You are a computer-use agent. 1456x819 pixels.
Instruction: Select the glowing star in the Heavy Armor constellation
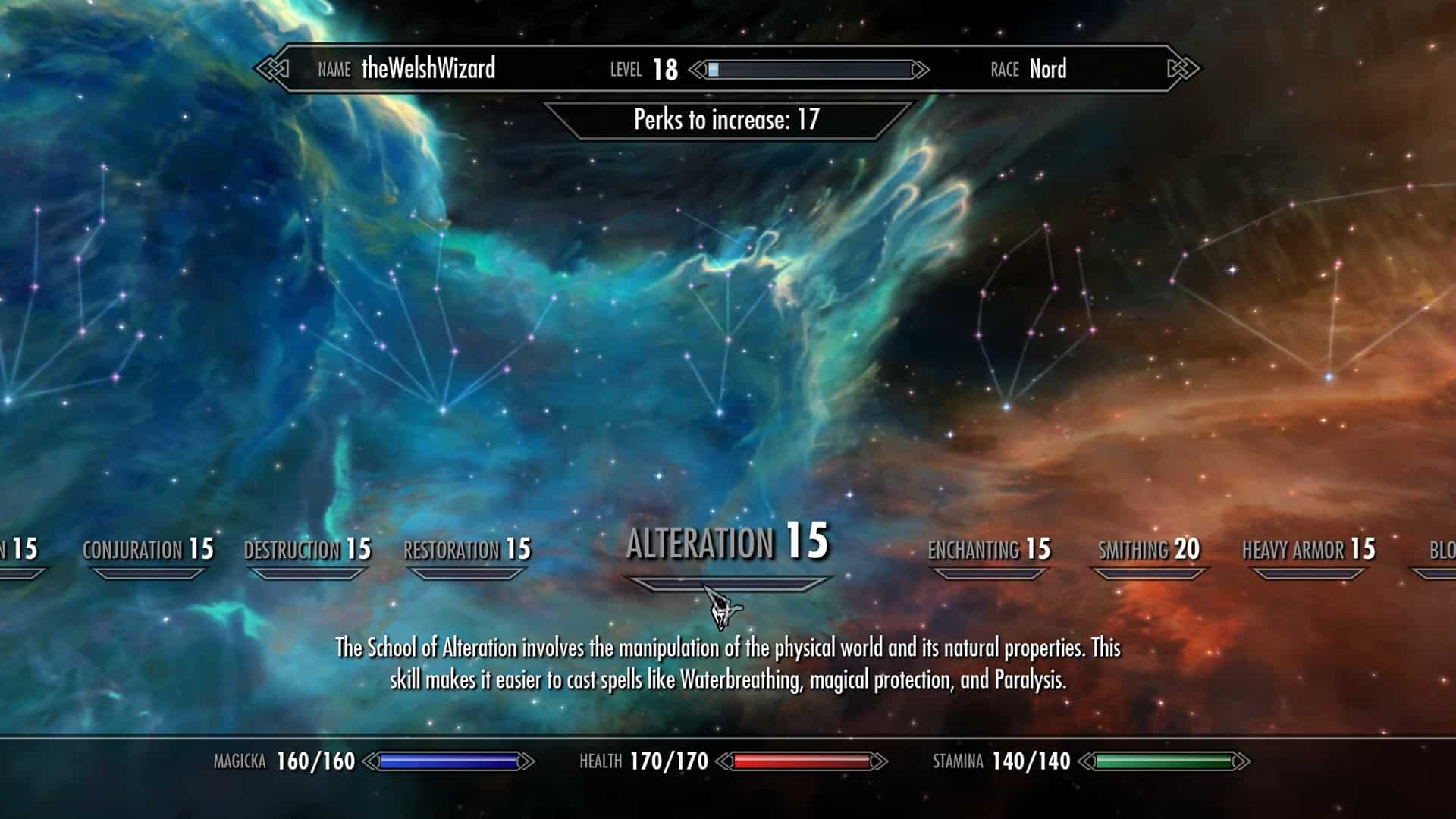(1328, 376)
